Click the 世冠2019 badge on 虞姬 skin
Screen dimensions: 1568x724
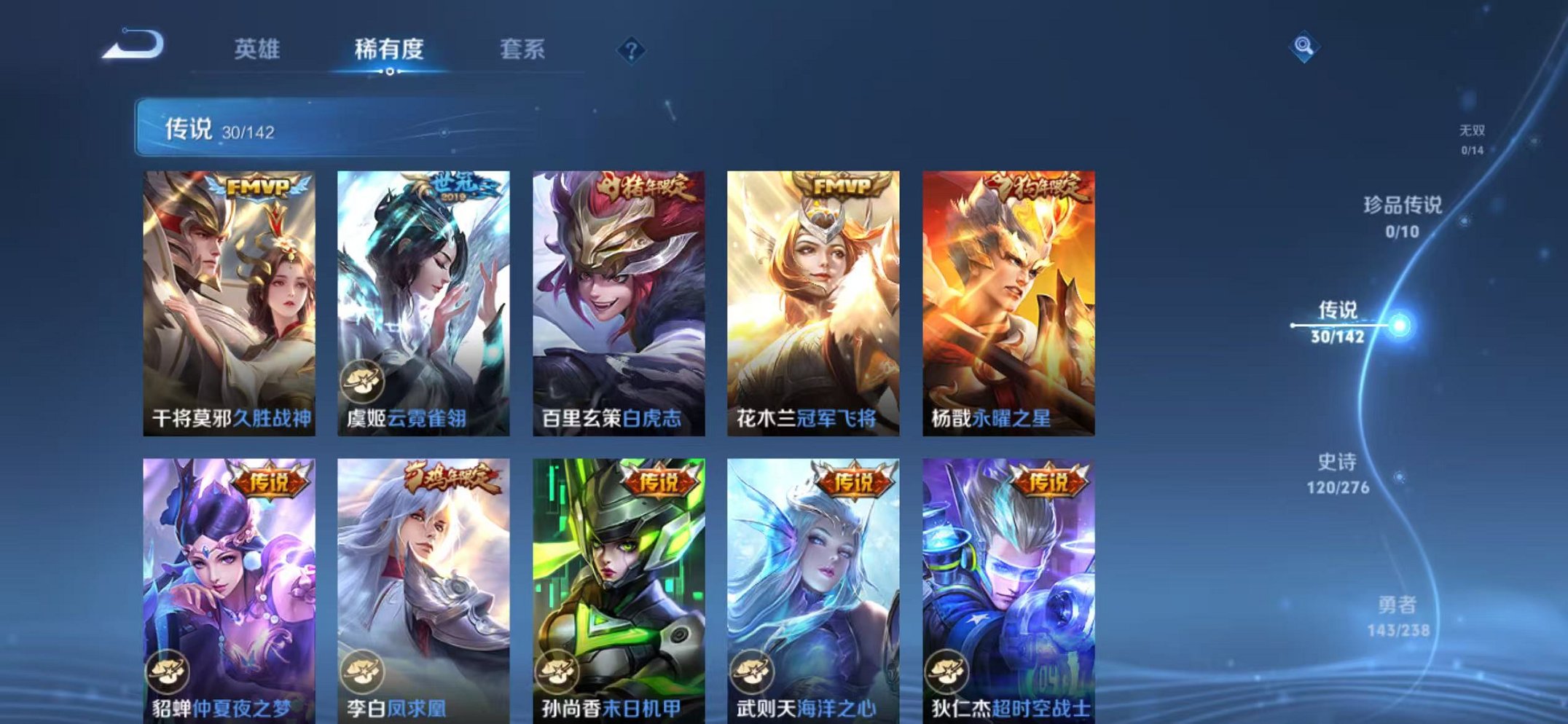click(x=452, y=188)
